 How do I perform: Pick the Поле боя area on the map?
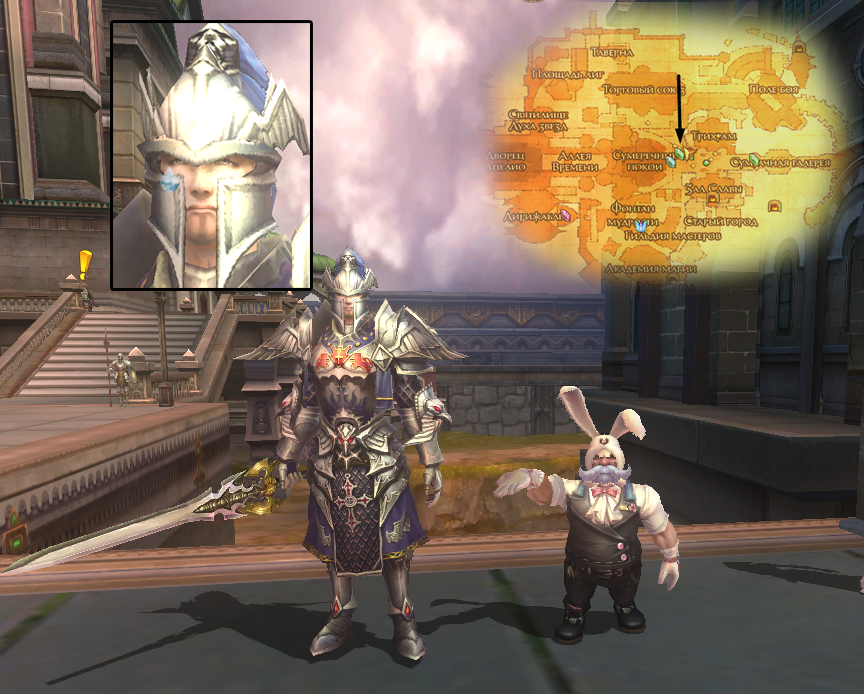776,90
